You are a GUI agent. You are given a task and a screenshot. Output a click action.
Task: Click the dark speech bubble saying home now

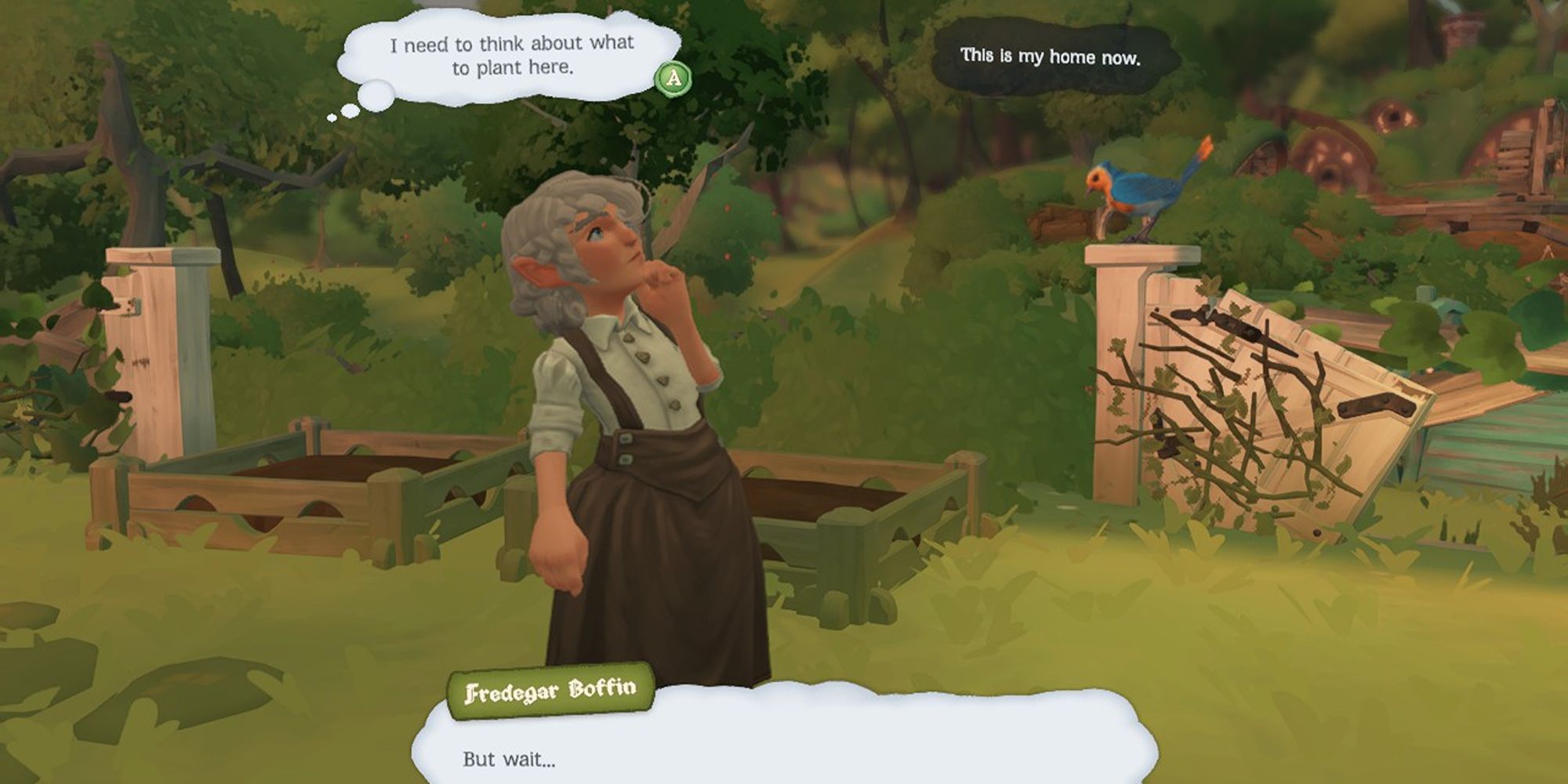1051,56
